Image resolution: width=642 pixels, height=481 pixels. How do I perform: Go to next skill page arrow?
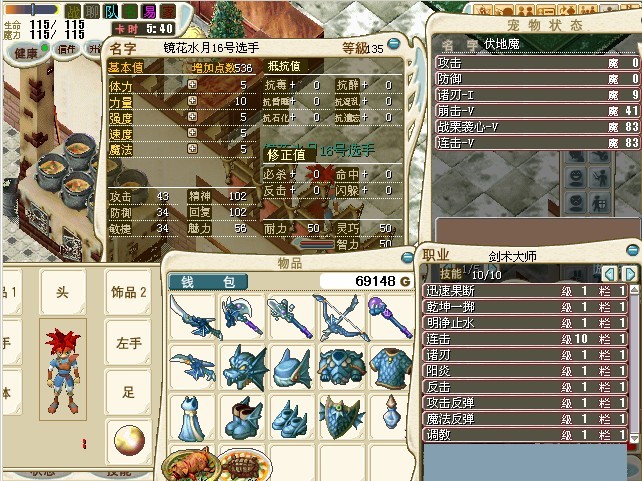tap(630, 273)
